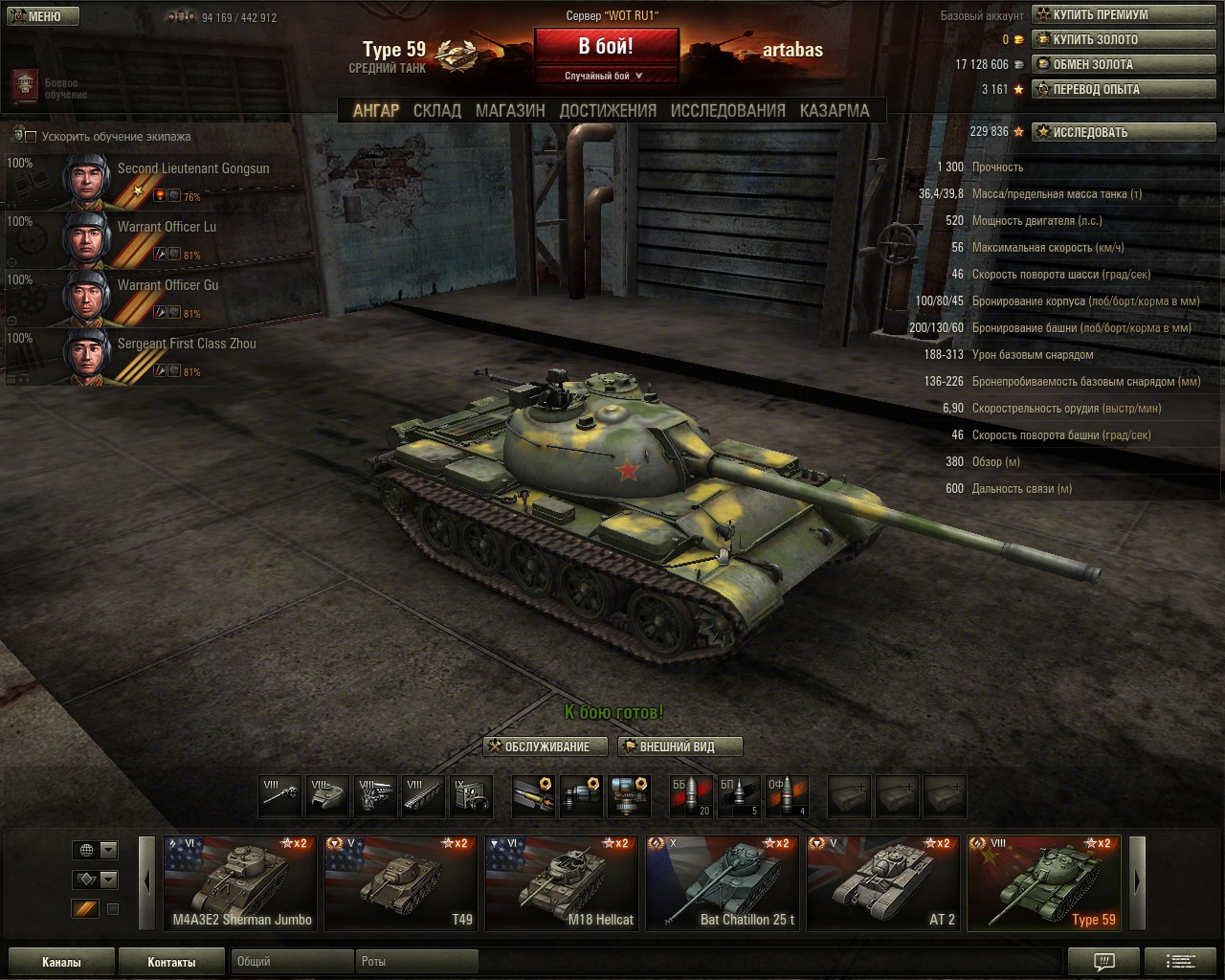Viewport: 1225px width, 980px height.
Task: Open the МЕНЮ button
Action: pos(41,16)
